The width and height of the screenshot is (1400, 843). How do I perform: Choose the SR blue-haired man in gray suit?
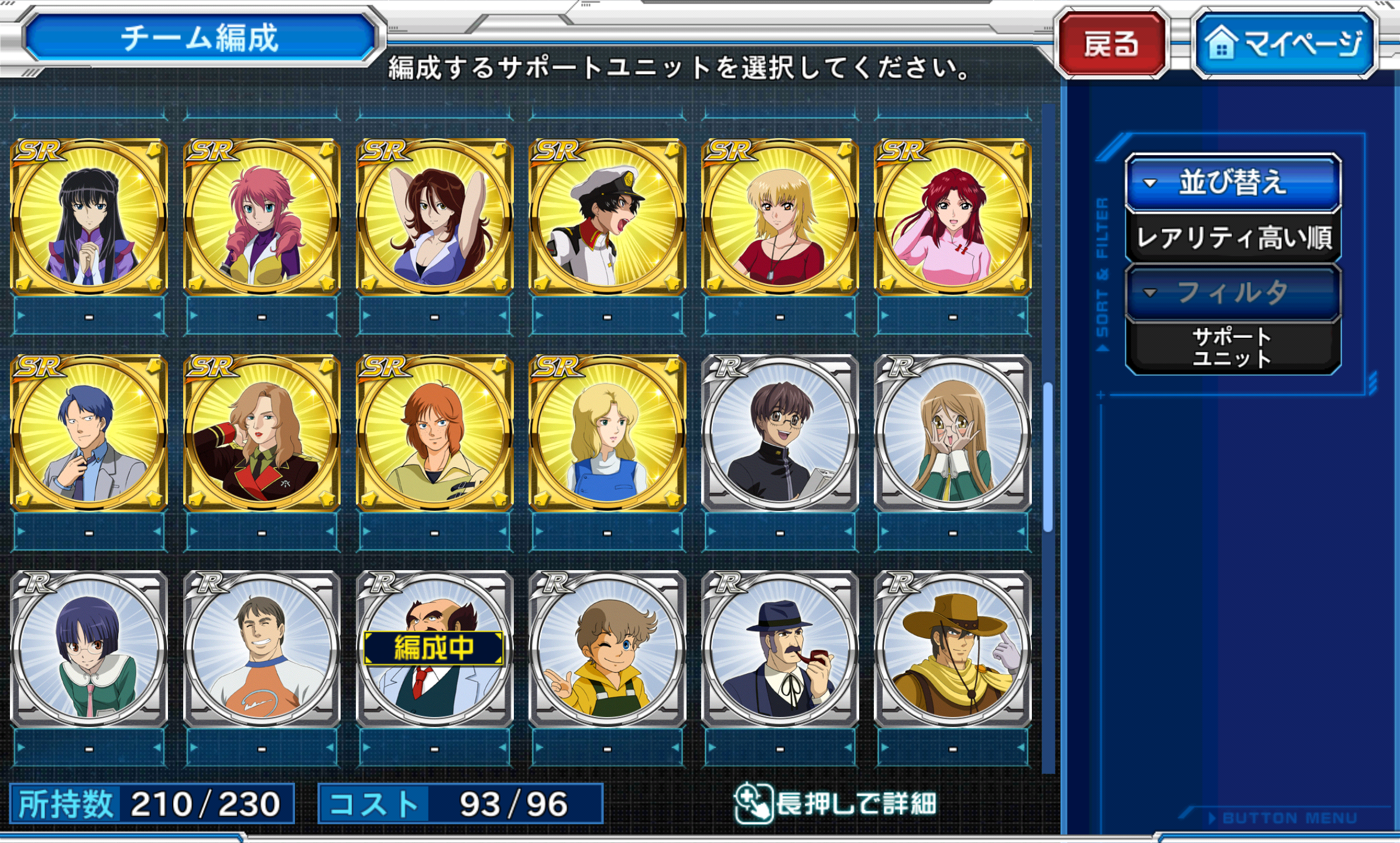click(90, 433)
